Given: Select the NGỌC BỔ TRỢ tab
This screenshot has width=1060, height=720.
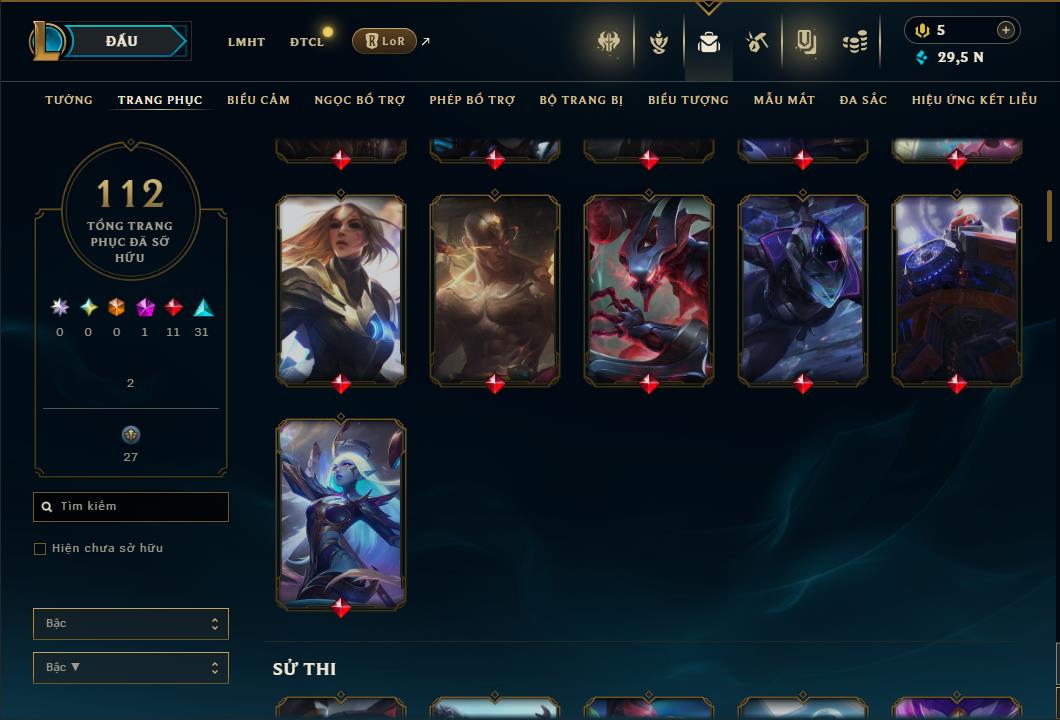Looking at the screenshot, I should [x=359, y=100].
